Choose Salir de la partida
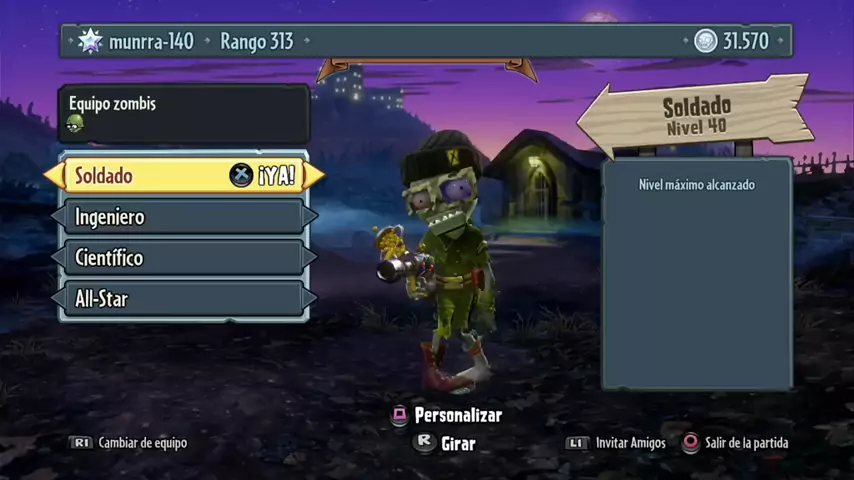 pyautogui.click(x=735, y=443)
